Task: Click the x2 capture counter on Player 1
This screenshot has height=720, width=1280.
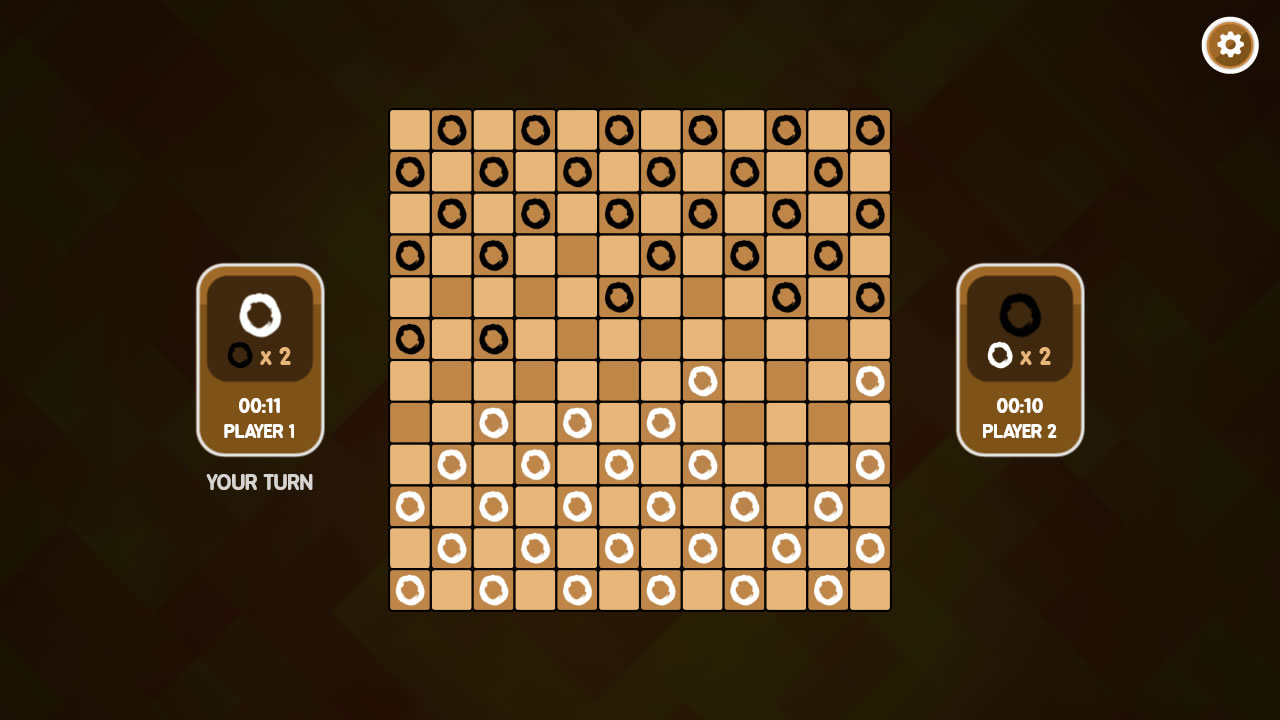Action: pos(261,357)
